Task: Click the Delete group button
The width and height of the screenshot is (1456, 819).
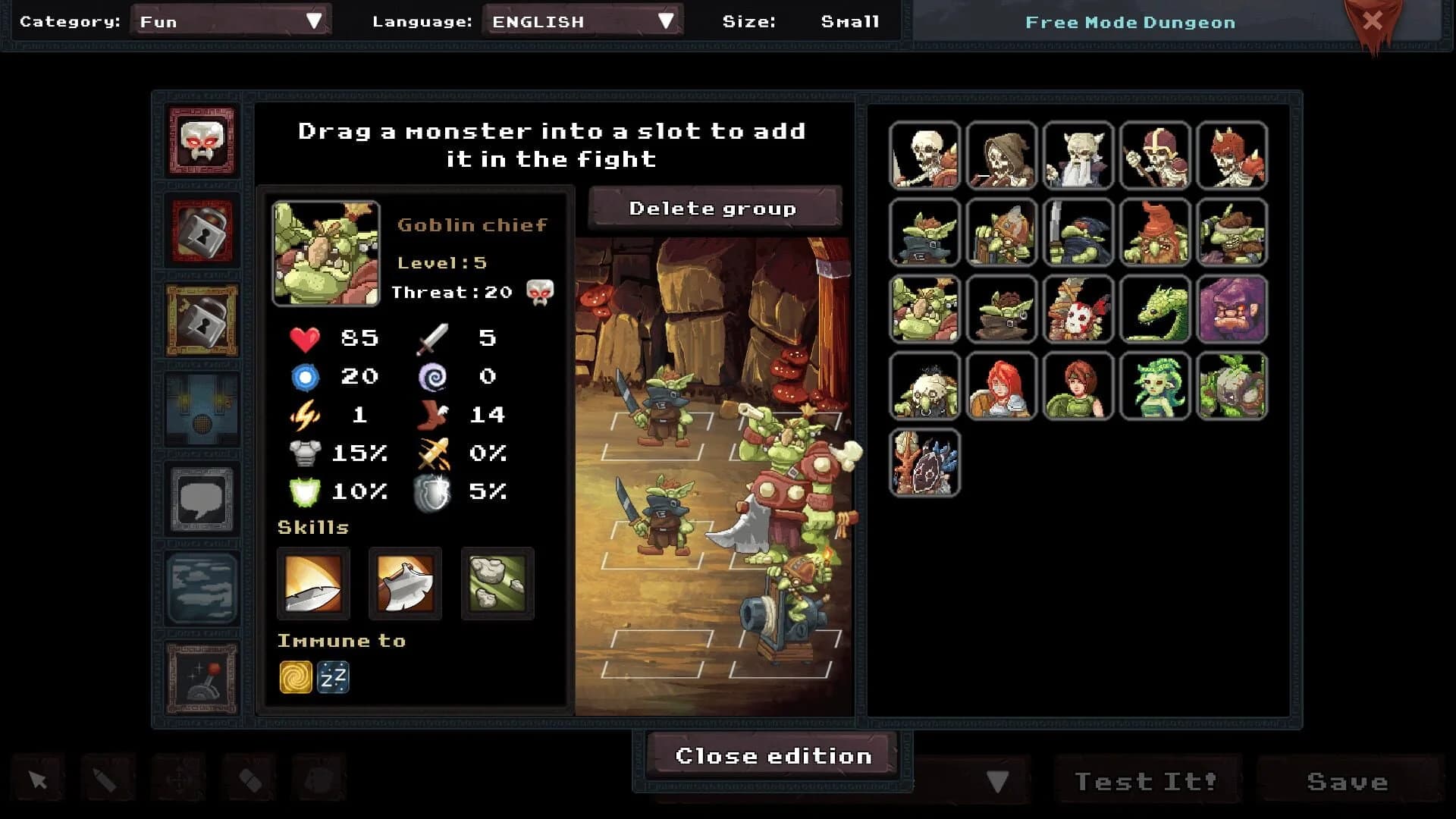Action: click(714, 208)
